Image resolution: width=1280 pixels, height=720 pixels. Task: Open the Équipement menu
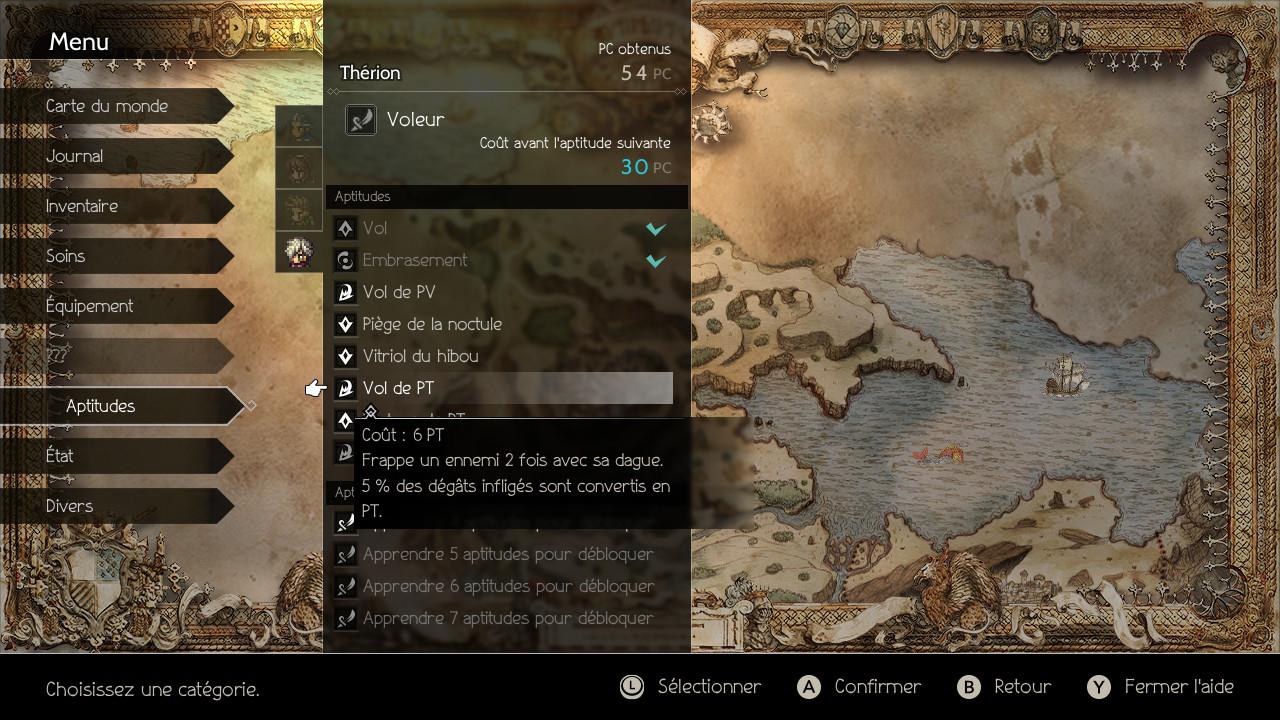(90, 306)
